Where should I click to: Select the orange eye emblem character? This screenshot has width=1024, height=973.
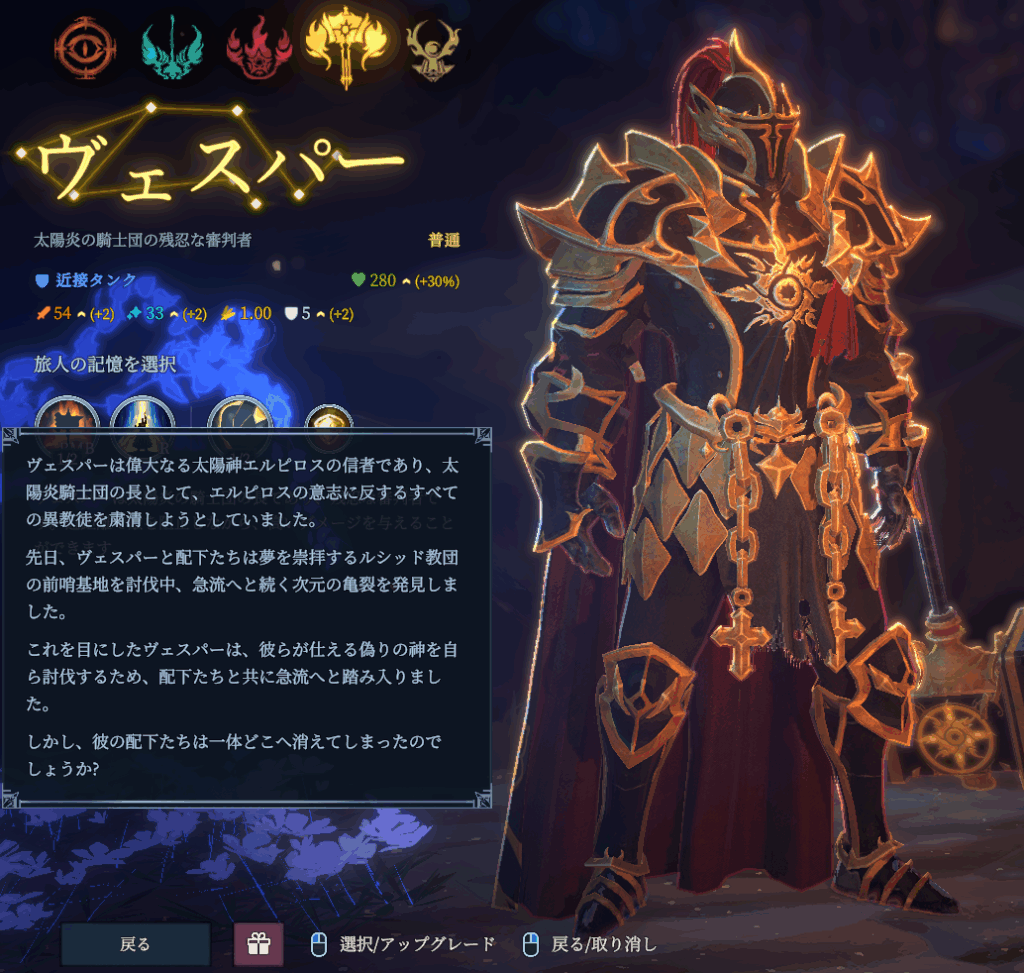click(86, 46)
